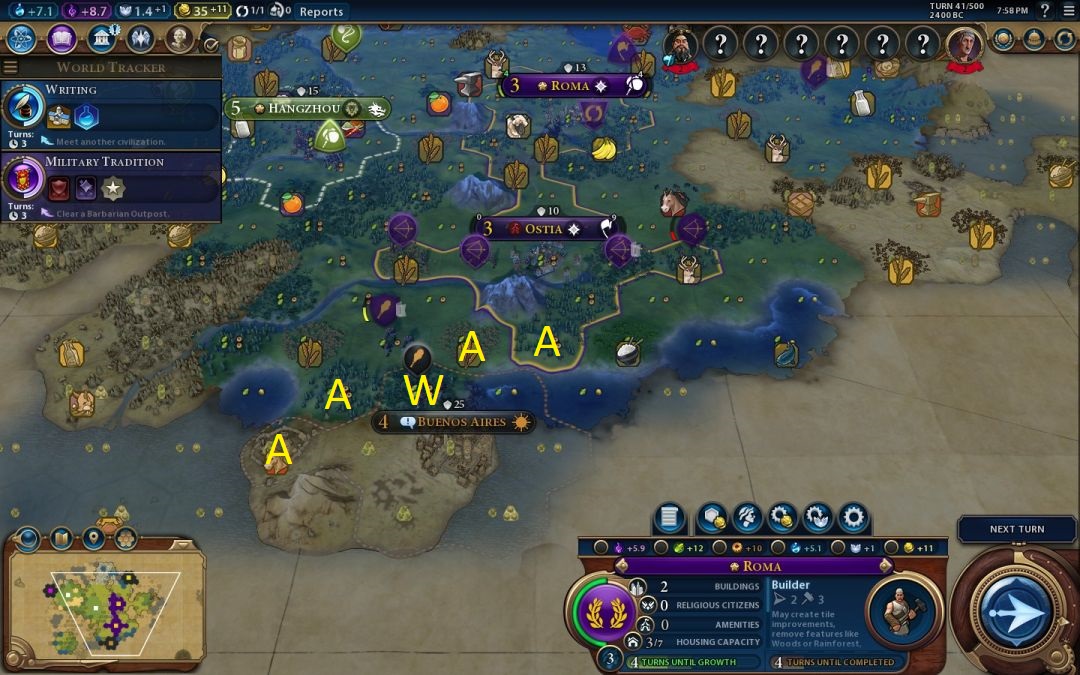This screenshot has width=1080, height=675.
Task: Open the government screen icon
Action: (101, 39)
